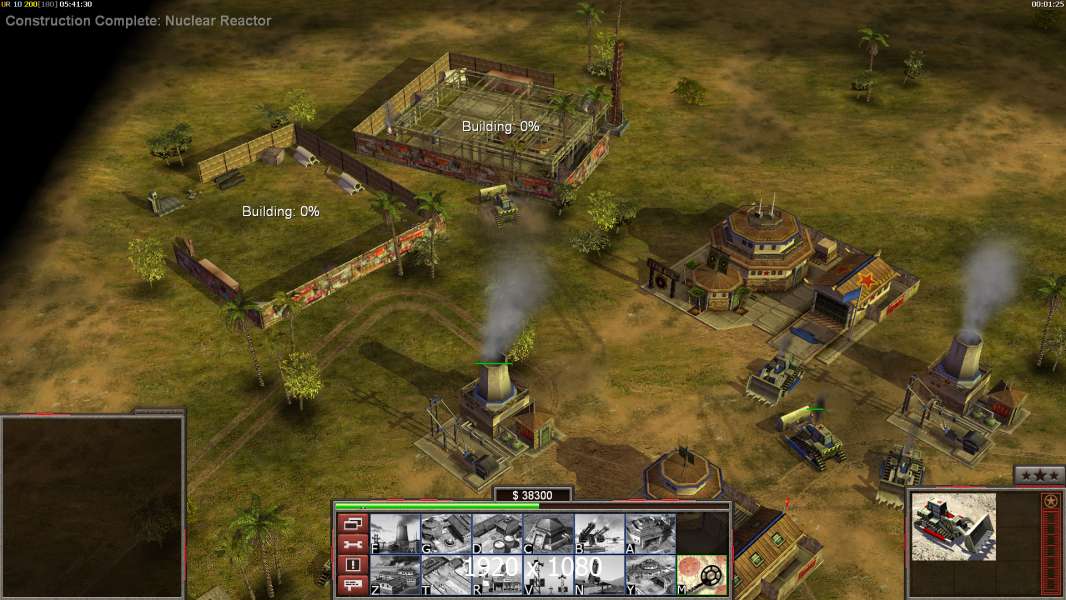Select the supply building icon labeled D
1066x600 pixels.
coord(497,533)
